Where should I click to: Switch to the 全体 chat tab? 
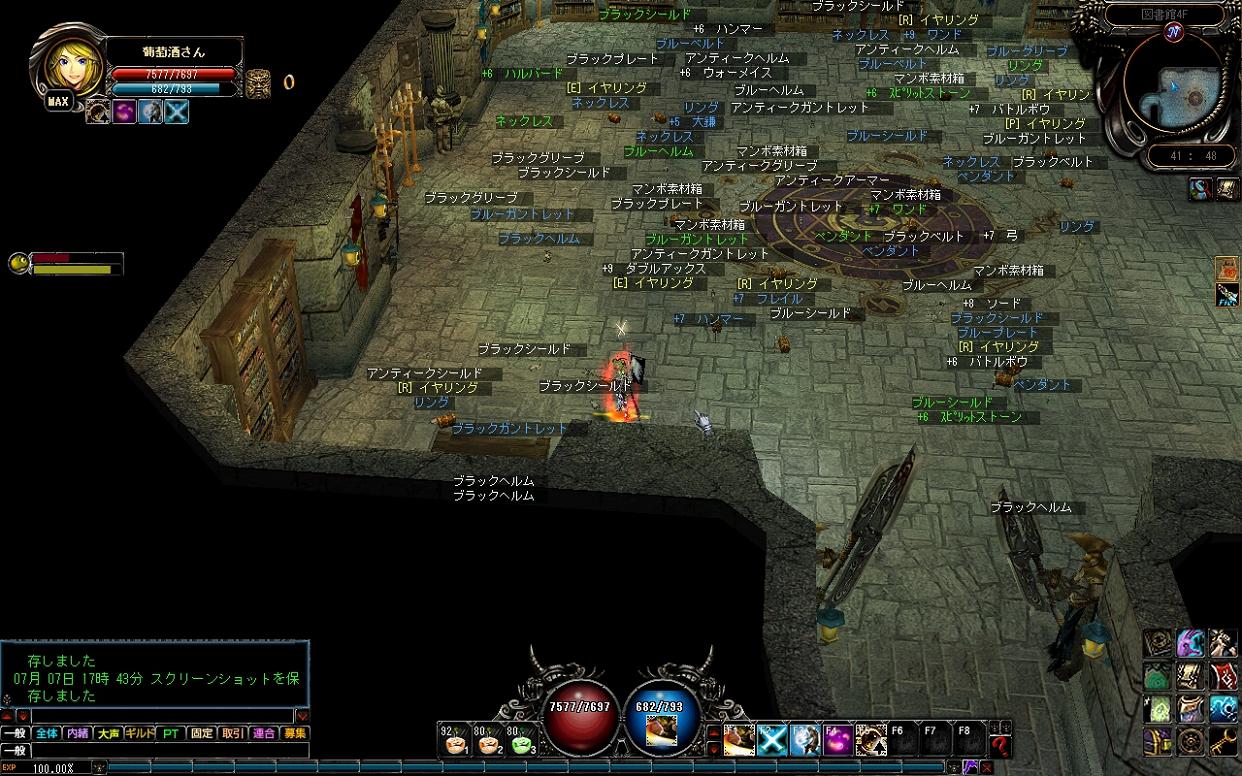coord(46,733)
